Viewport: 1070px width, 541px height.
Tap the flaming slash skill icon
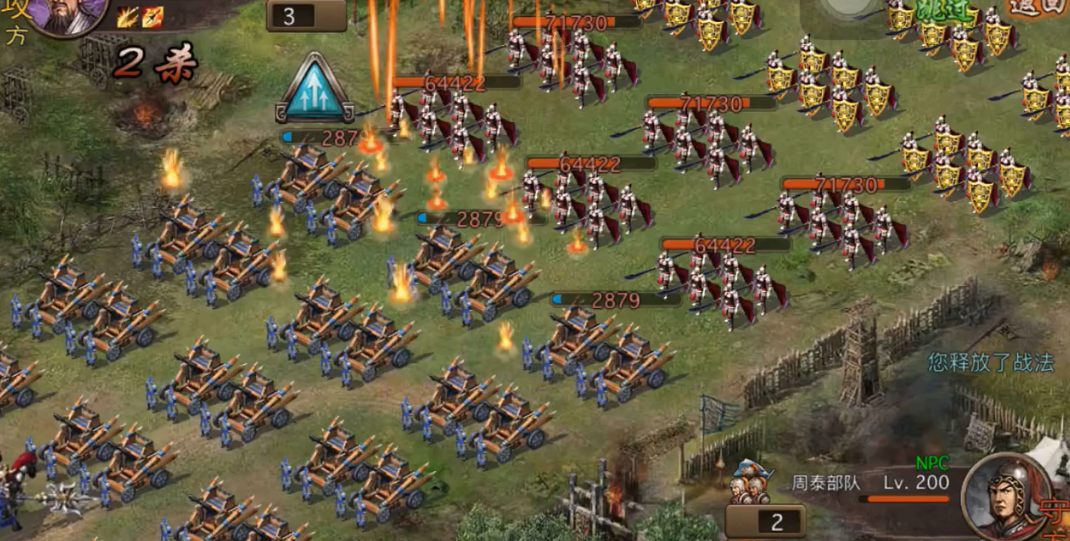pos(128,16)
